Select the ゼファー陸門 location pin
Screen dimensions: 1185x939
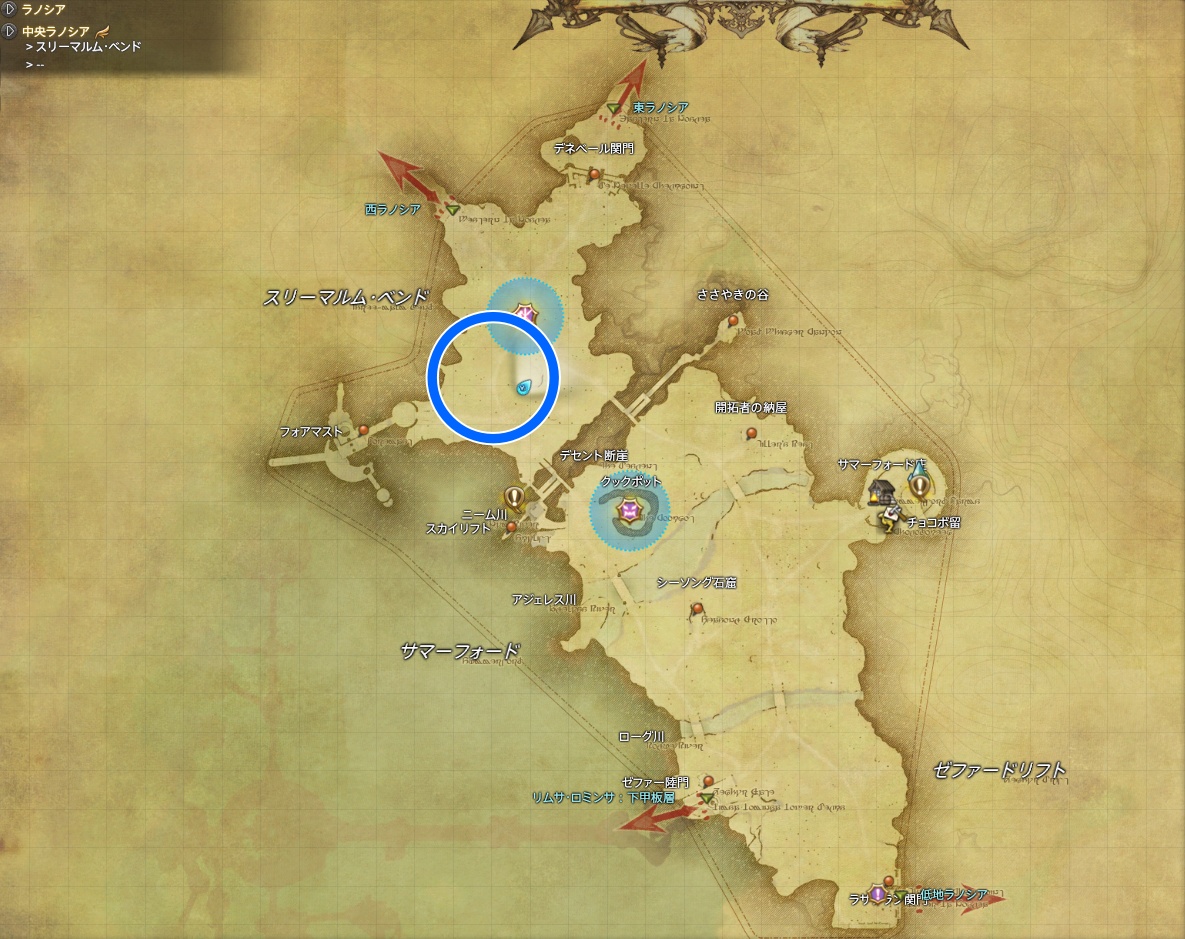[x=708, y=780]
